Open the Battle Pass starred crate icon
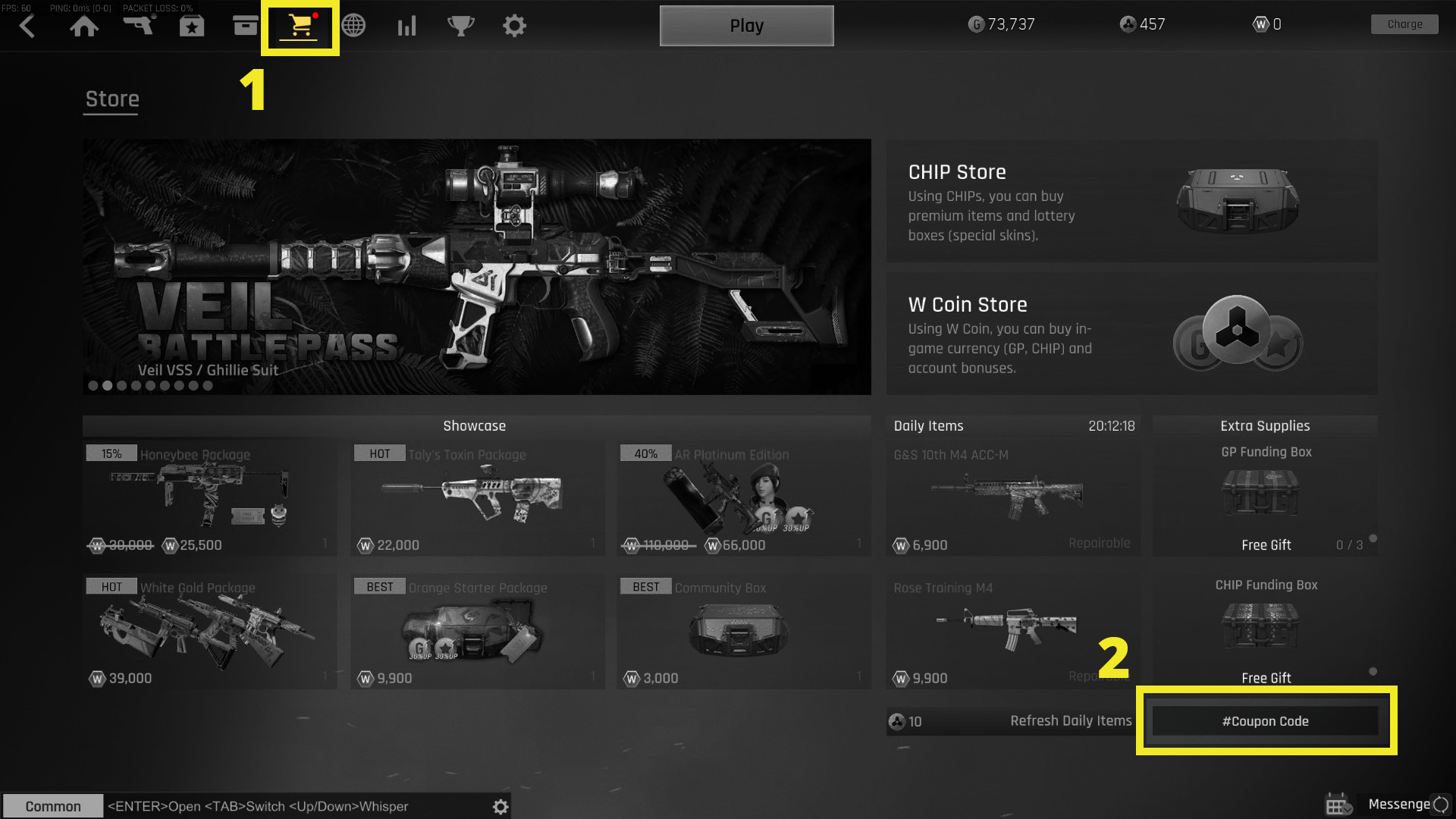This screenshot has width=1456, height=819. (192, 25)
